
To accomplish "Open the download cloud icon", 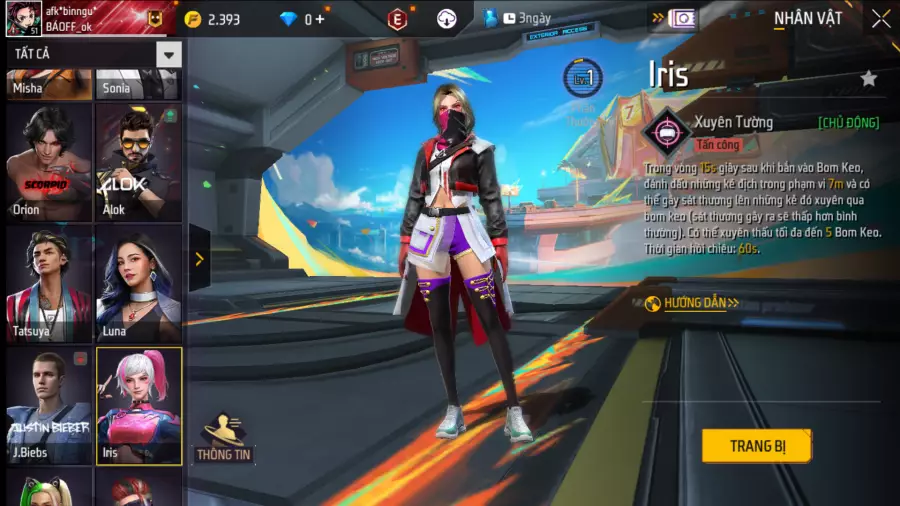I will pos(447,19).
